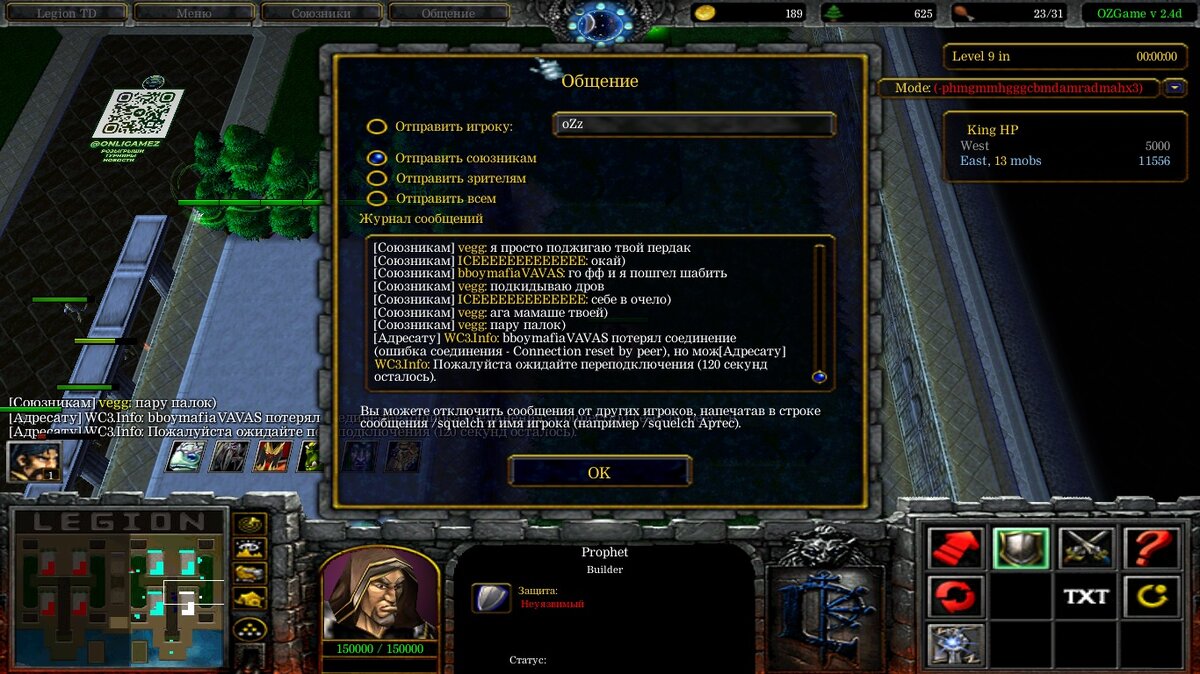Viewport: 1200px width, 674px height.
Task: Click the message log scrollbar handle
Action: point(819,377)
